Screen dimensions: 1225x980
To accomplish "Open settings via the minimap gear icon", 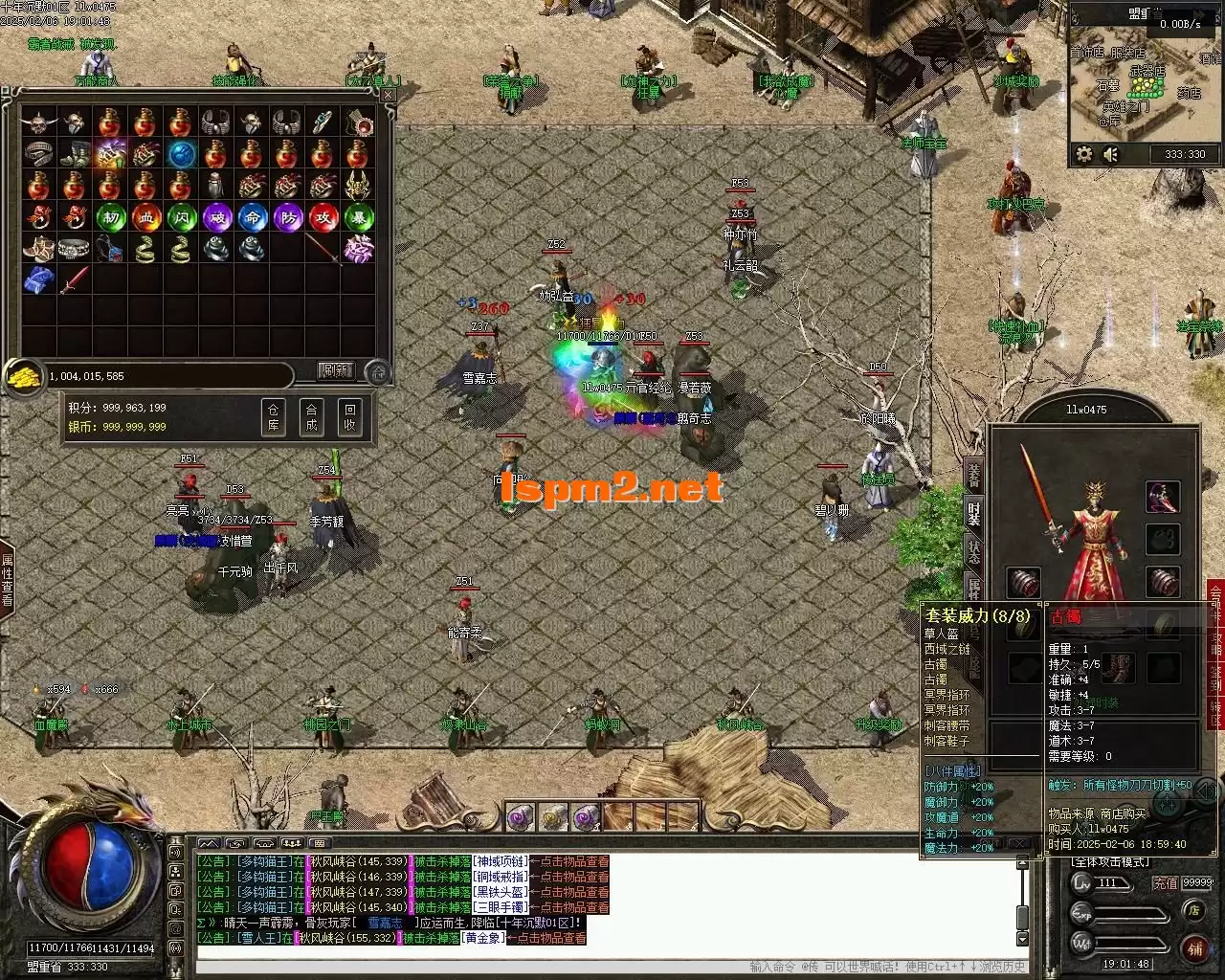I will click(1084, 154).
